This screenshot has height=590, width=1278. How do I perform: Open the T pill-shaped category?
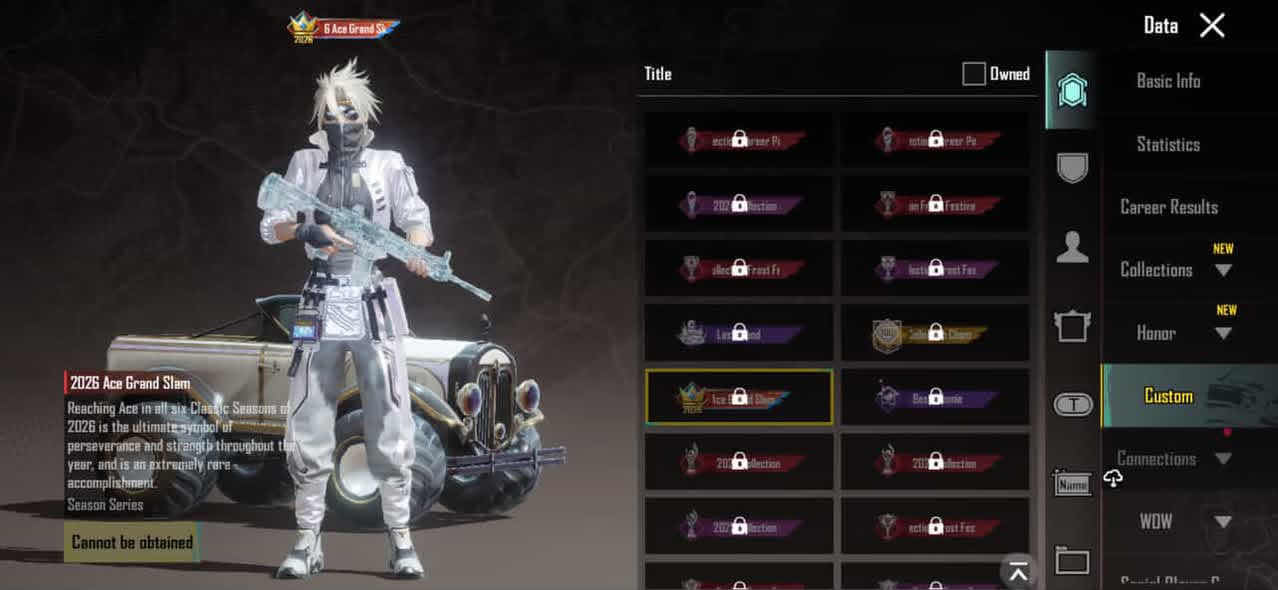[x=1072, y=404]
